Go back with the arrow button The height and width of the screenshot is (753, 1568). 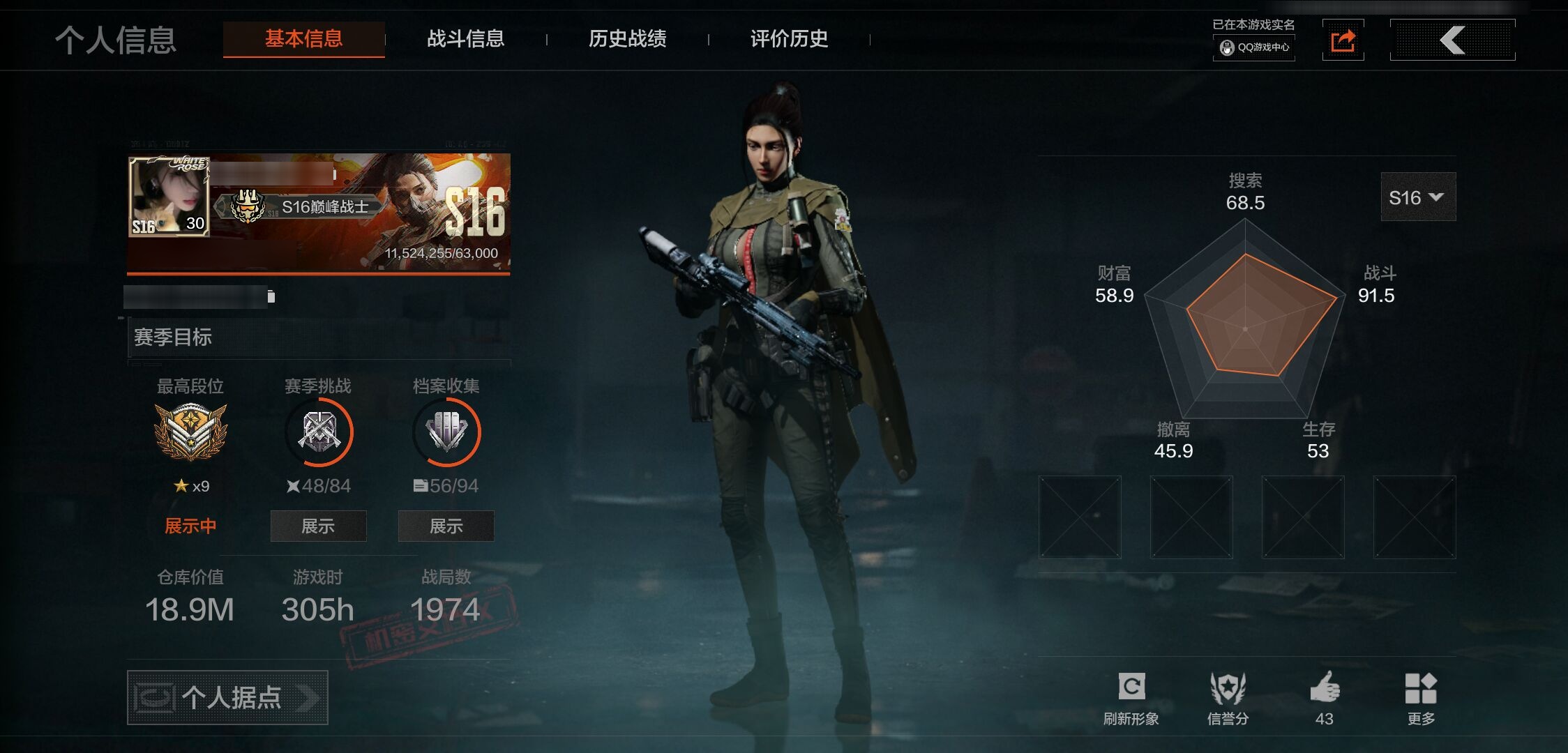click(1452, 40)
